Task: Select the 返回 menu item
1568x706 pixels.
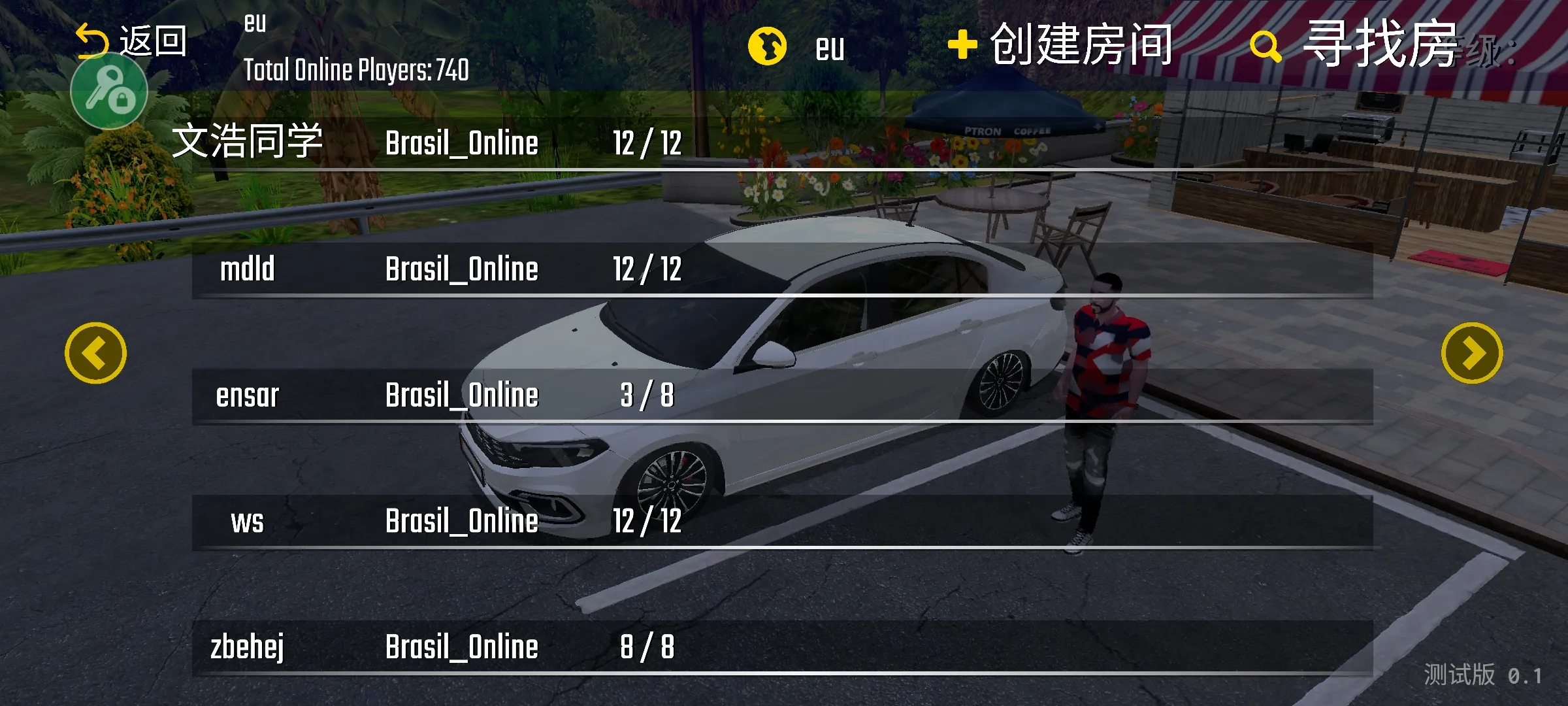Action: pyautogui.click(x=153, y=41)
